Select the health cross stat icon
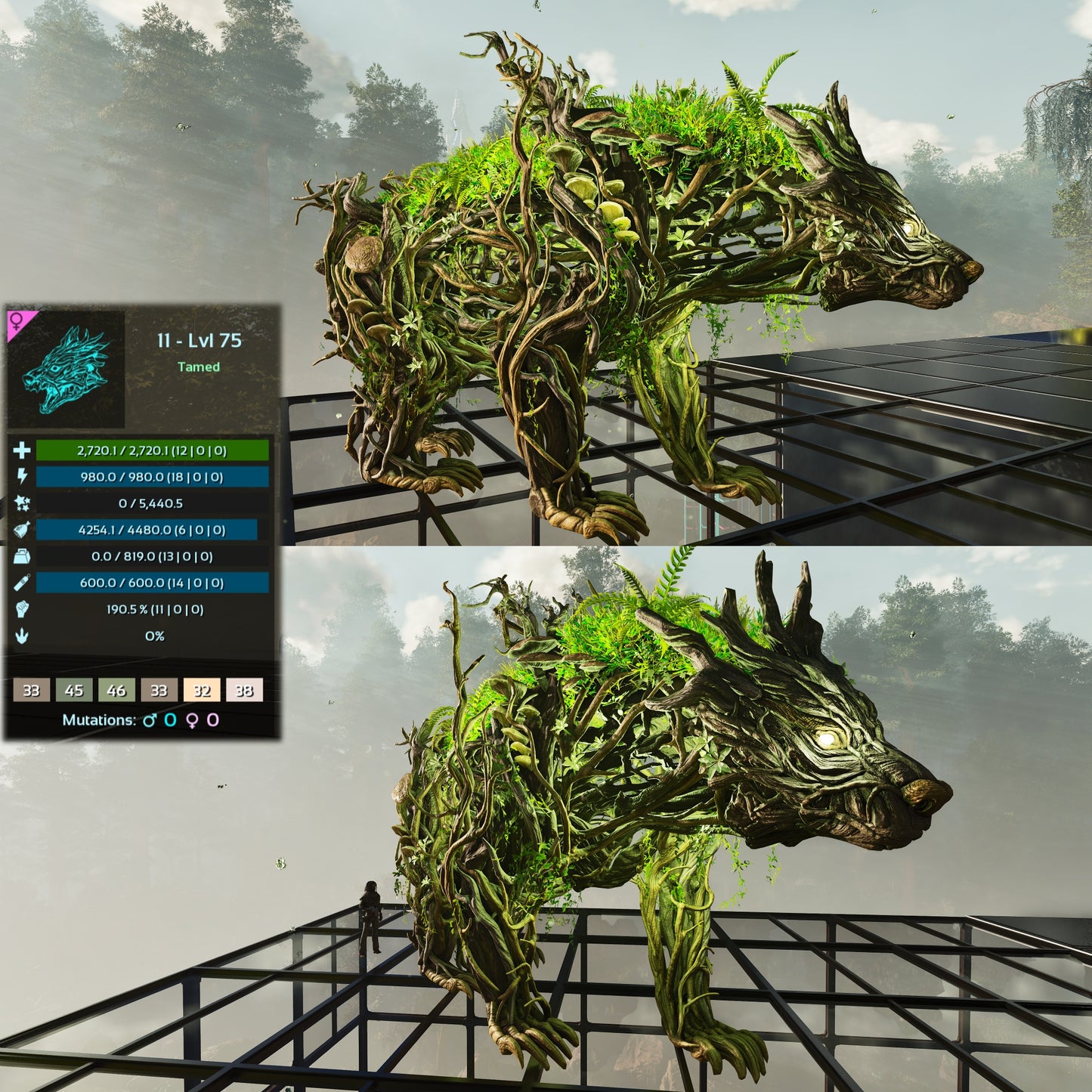This screenshot has height=1092, width=1092. (22, 450)
